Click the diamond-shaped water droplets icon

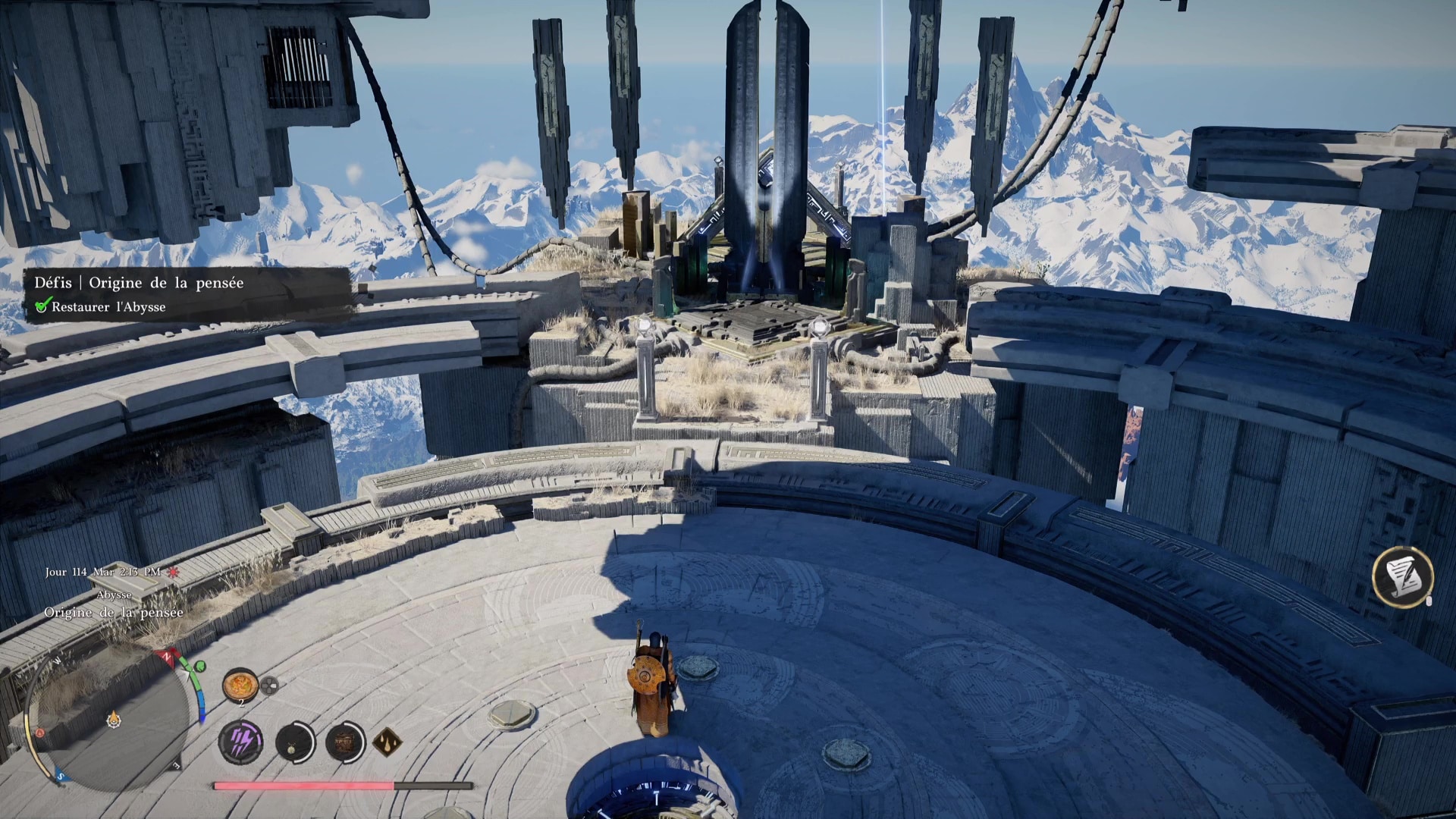point(387,741)
